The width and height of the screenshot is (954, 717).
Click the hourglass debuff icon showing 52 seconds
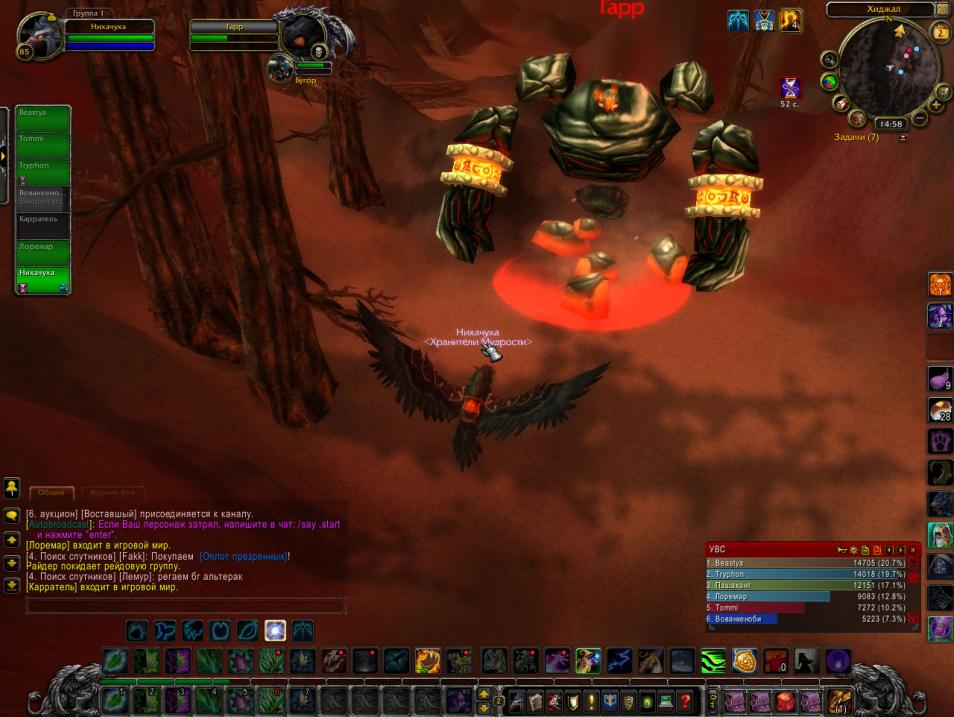point(790,87)
